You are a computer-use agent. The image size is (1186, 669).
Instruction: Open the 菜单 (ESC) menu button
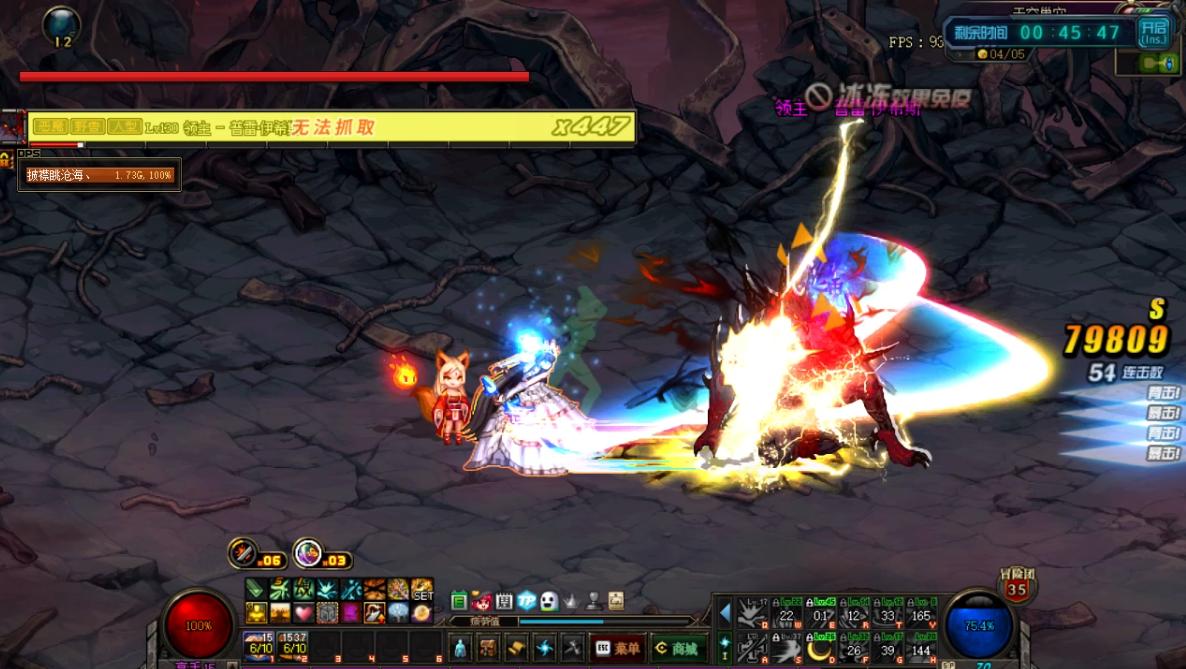click(617, 648)
